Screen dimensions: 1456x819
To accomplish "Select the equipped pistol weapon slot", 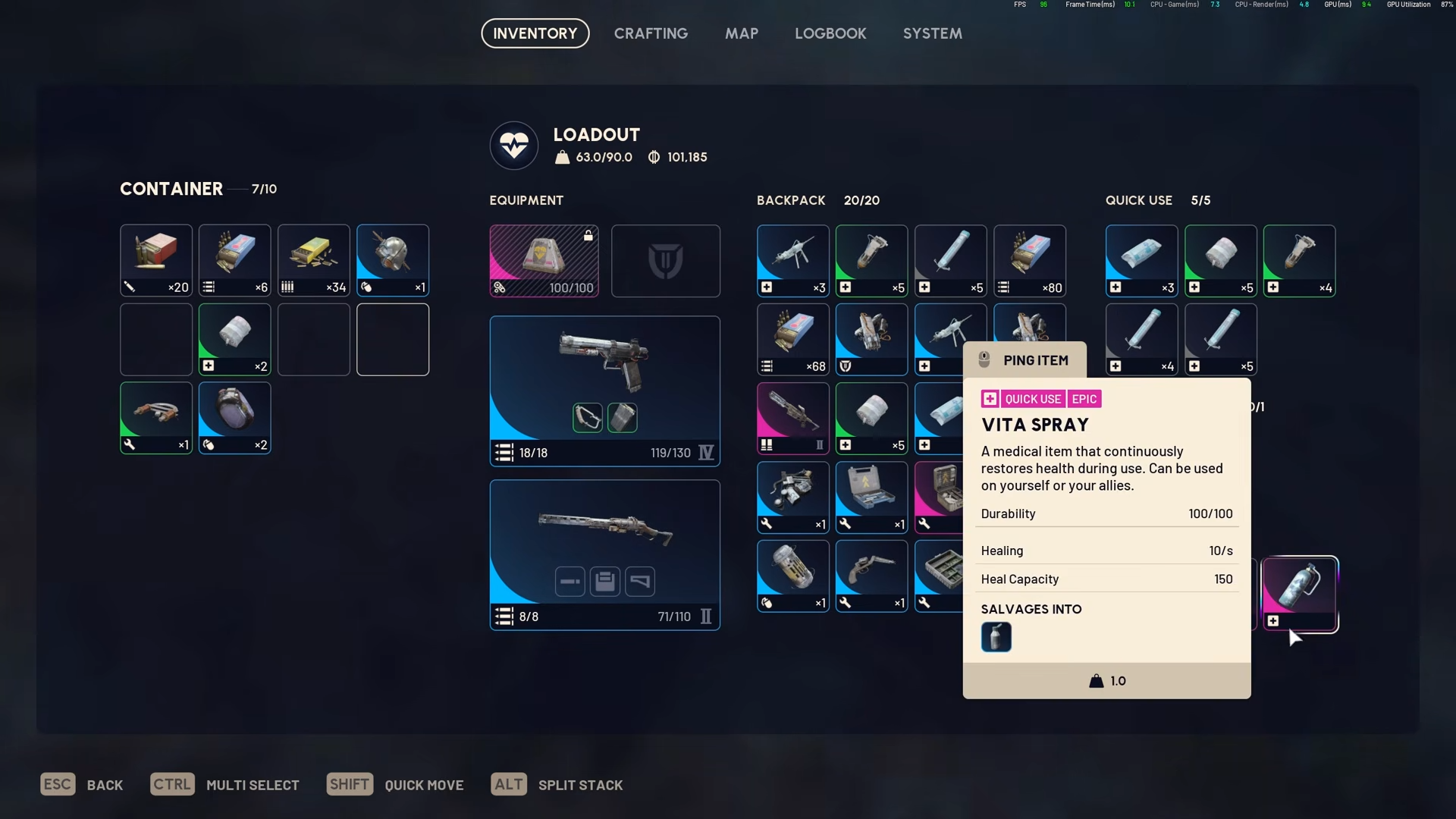I will (x=604, y=391).
